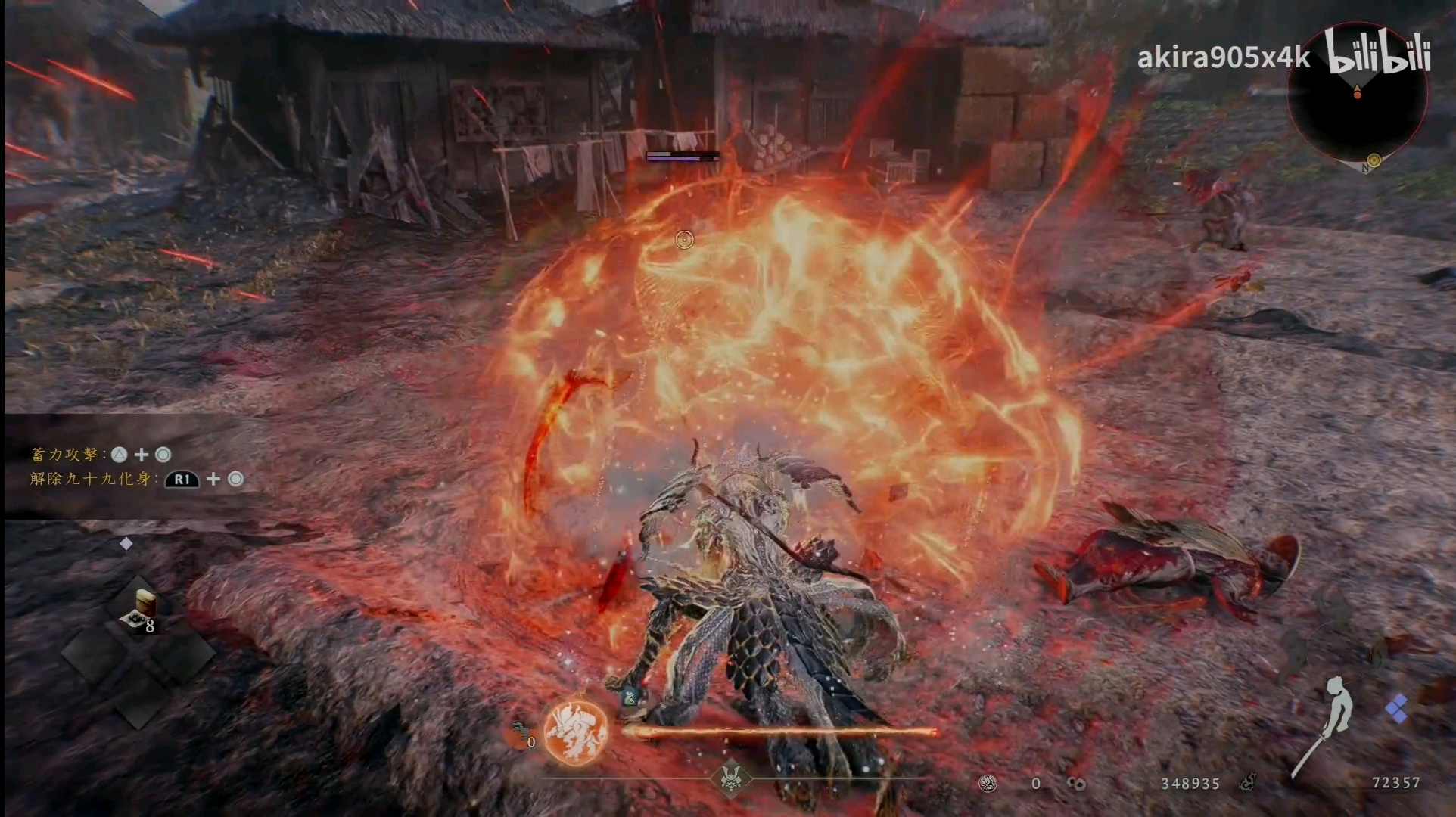Select the kabuto helmet diamond icon

pyautogui.click(x=731, y=778)
